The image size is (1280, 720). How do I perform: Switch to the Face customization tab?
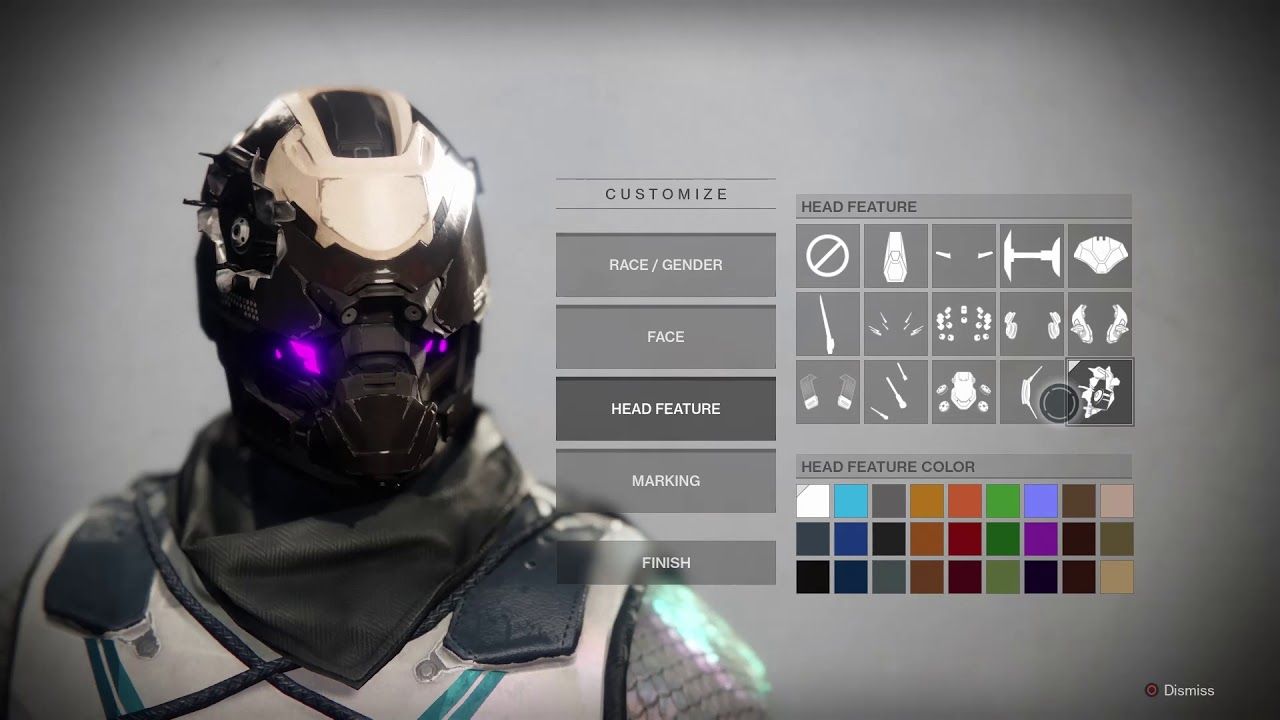tap(665, 337)
